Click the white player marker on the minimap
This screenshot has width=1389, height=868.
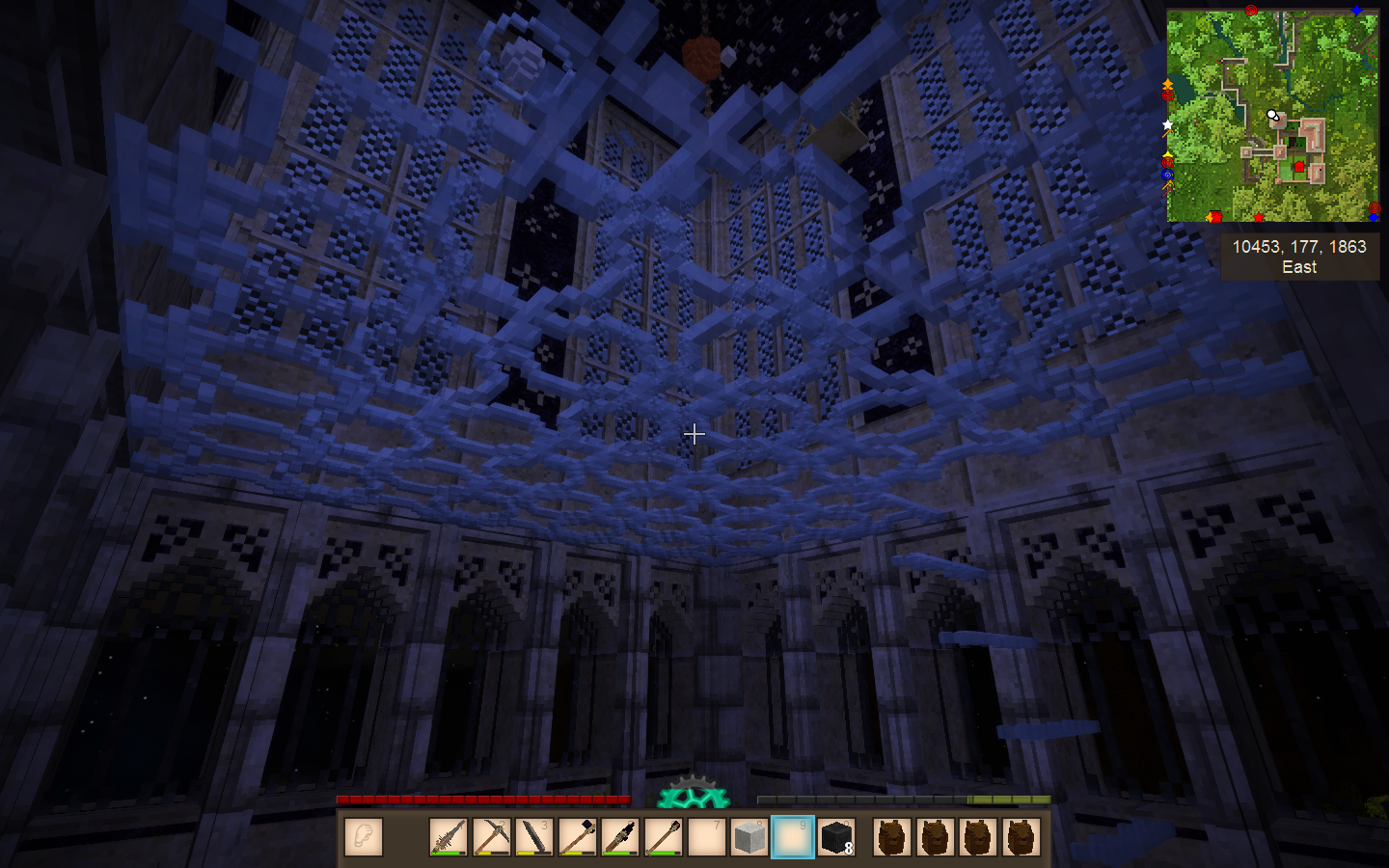1272,116
